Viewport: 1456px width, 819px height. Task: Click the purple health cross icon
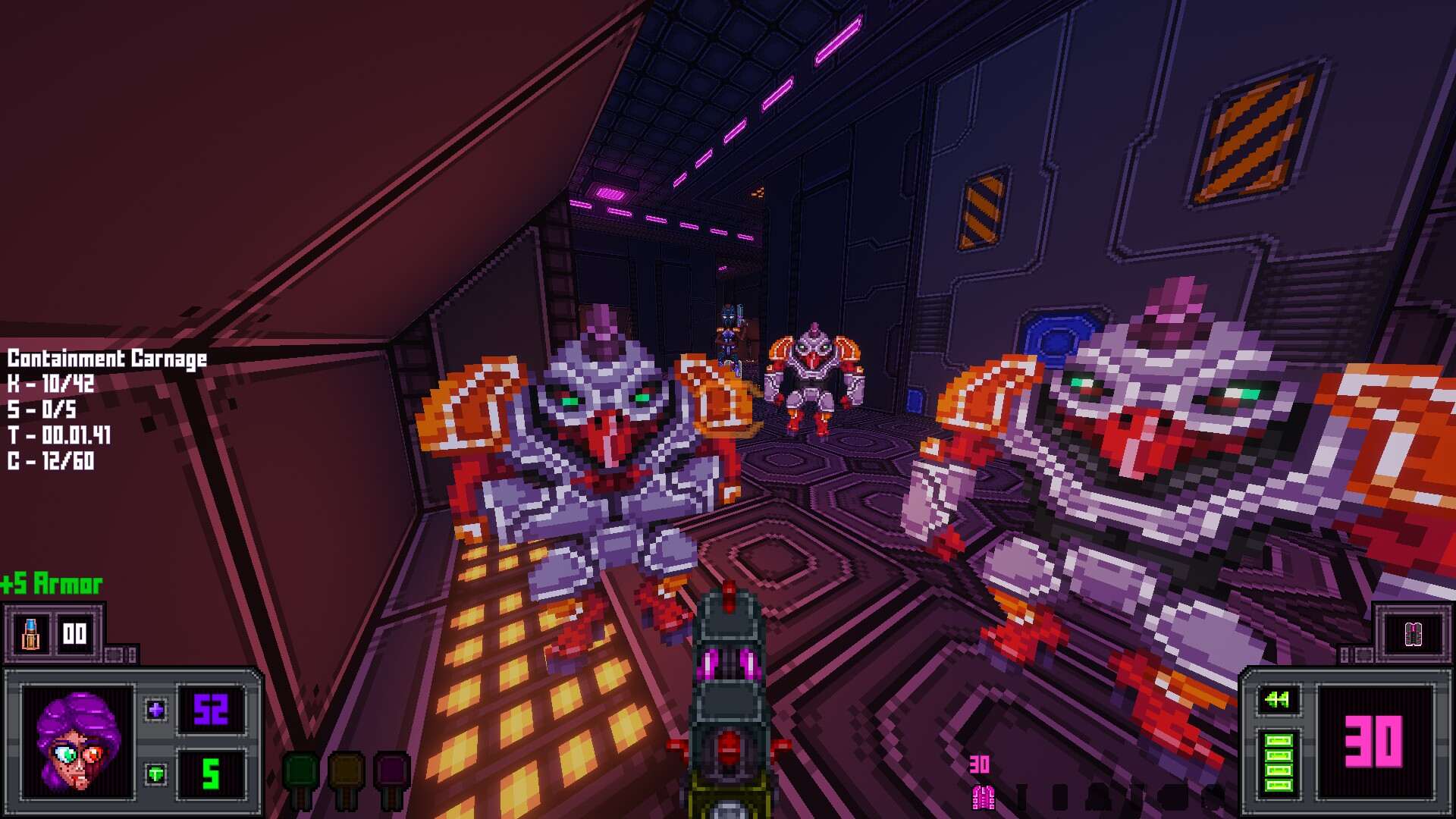click(x=156, y=710)
